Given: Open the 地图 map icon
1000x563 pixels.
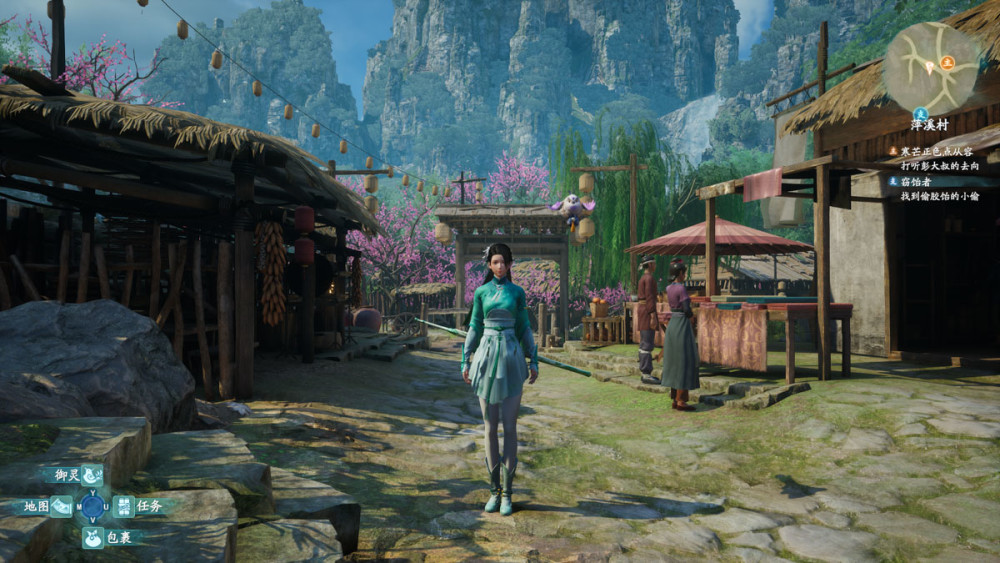Looking at the screenshot, I should pos(60,507).
